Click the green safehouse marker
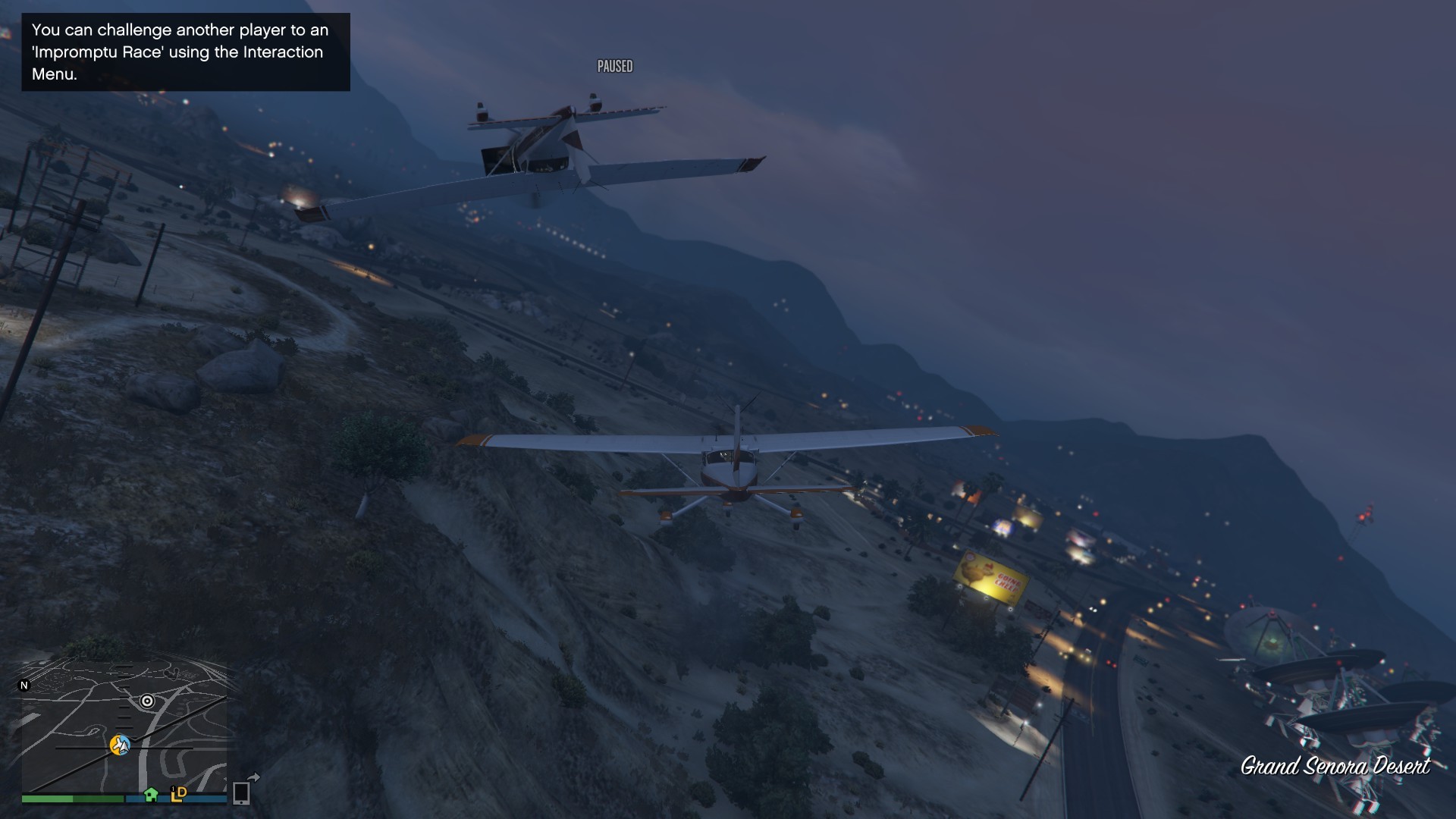 pos(151,794)
